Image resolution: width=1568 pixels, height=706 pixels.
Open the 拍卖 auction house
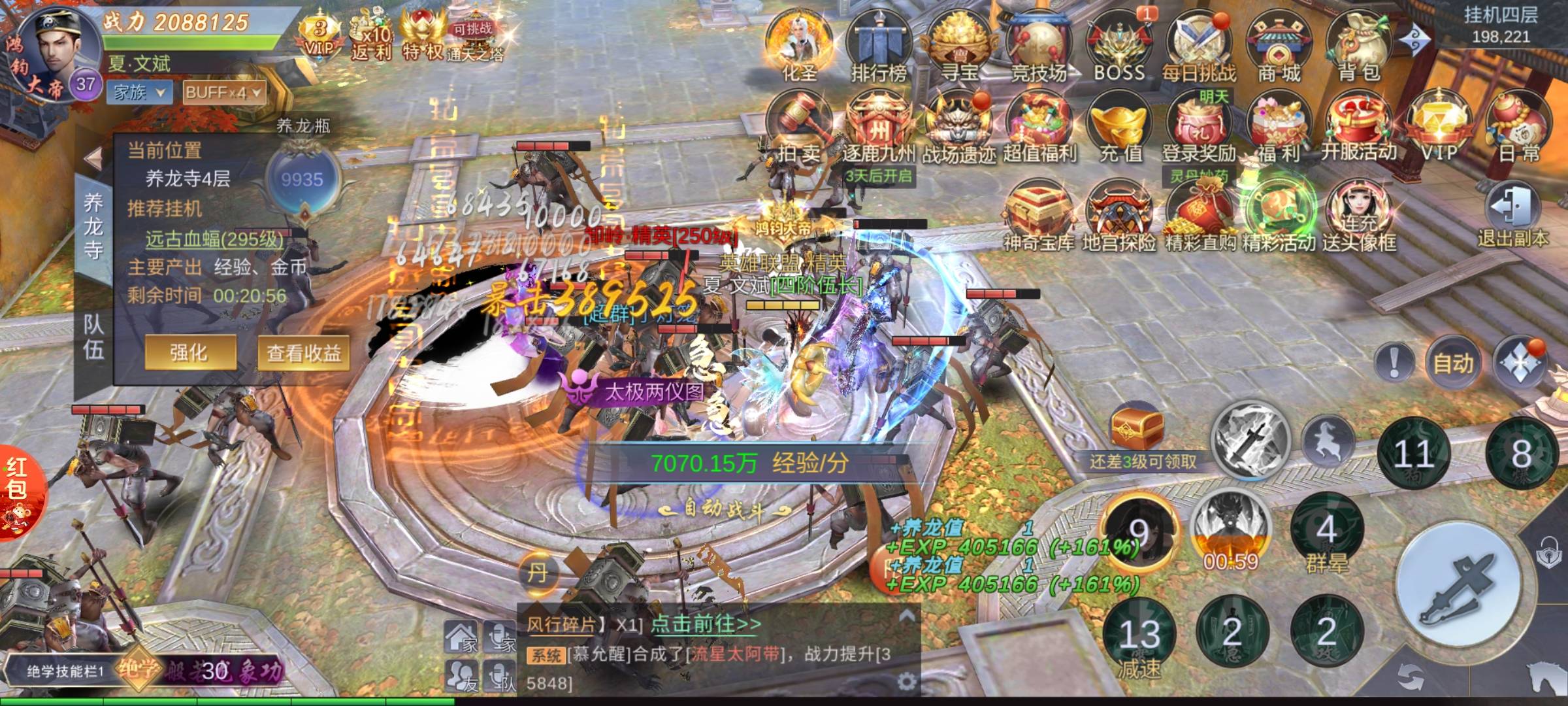click(798, 127)
